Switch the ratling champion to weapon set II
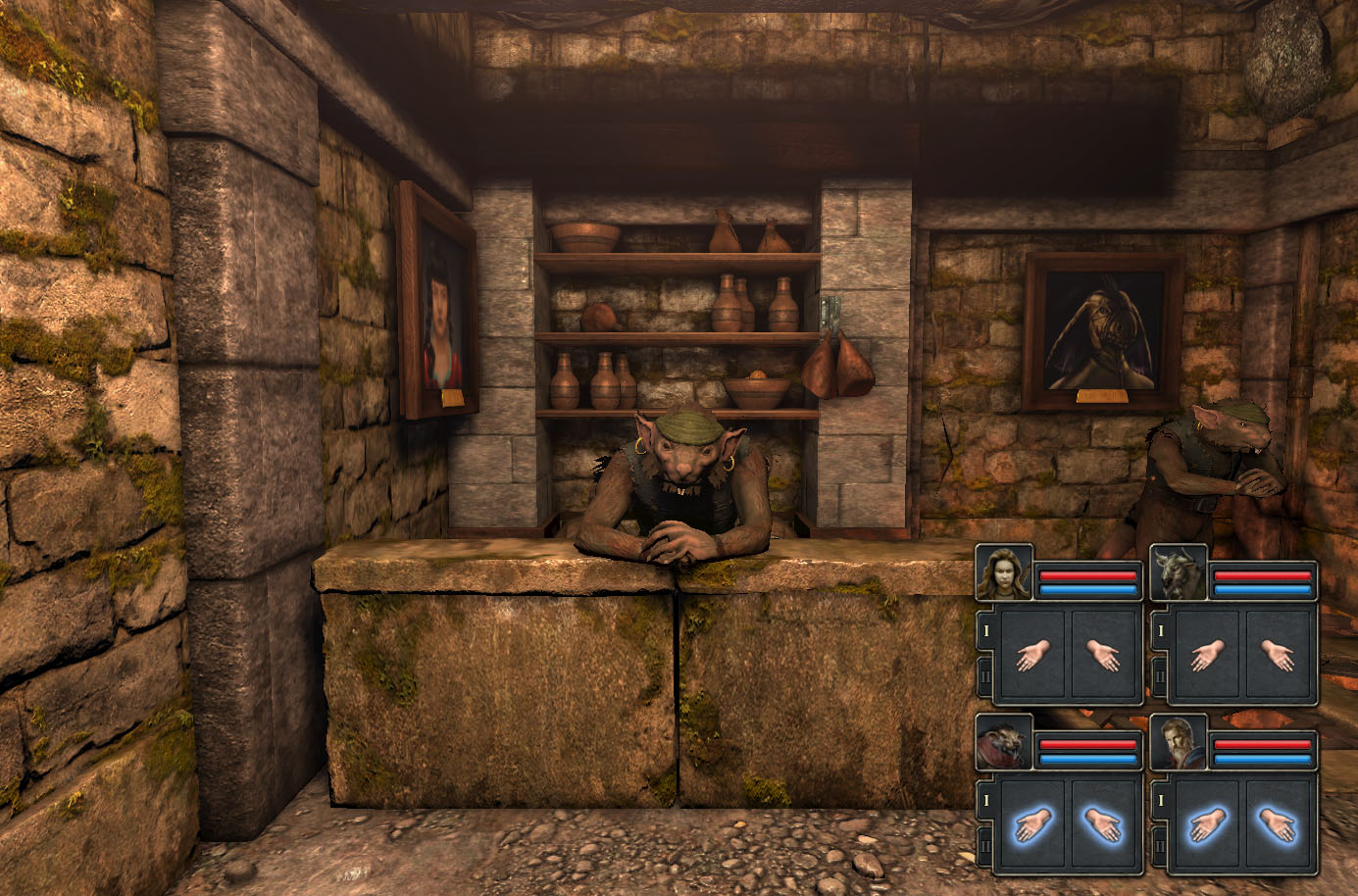 click(x=986, y=845)
